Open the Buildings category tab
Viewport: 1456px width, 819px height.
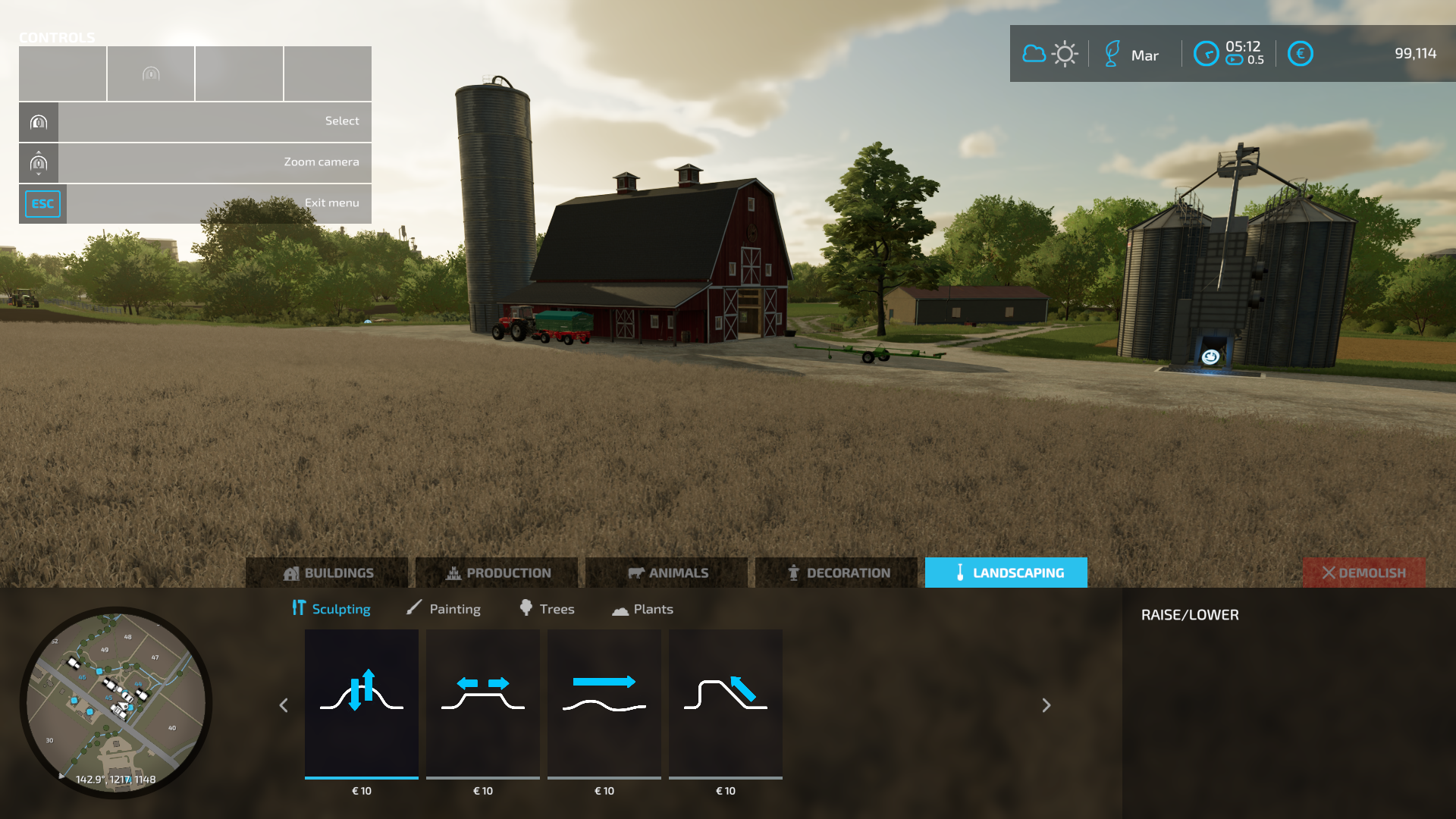[328, 573]
